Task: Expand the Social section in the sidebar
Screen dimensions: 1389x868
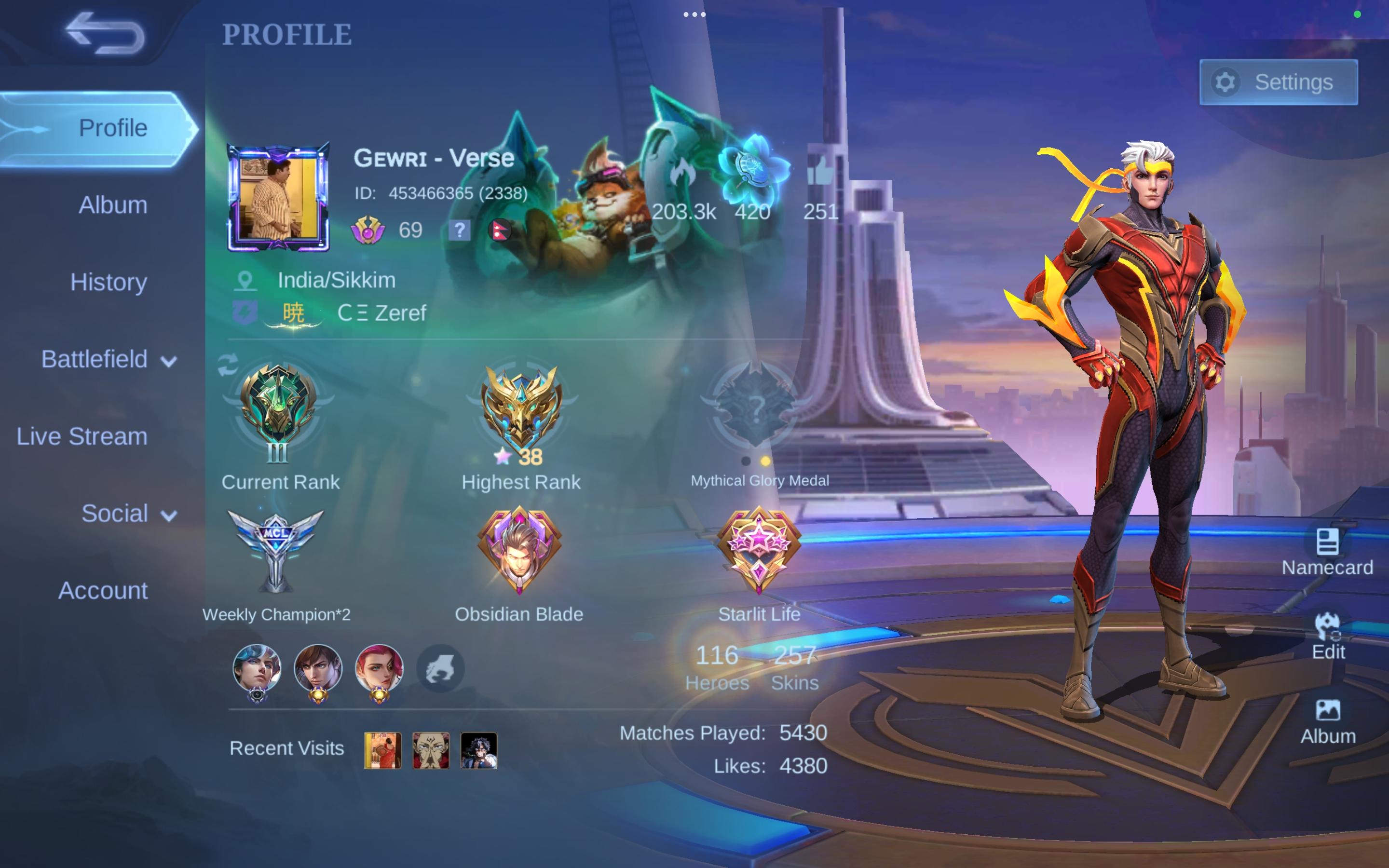Action: point(115,514)
